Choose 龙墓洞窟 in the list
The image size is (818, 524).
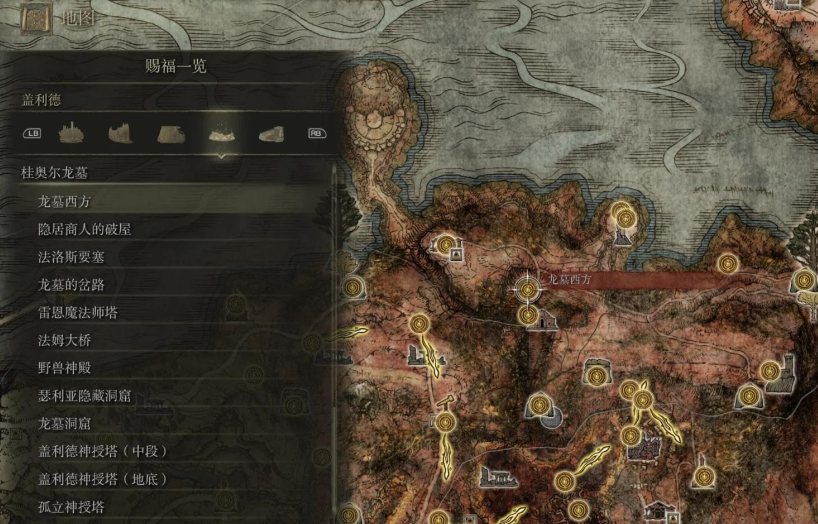tap(65, 424)
